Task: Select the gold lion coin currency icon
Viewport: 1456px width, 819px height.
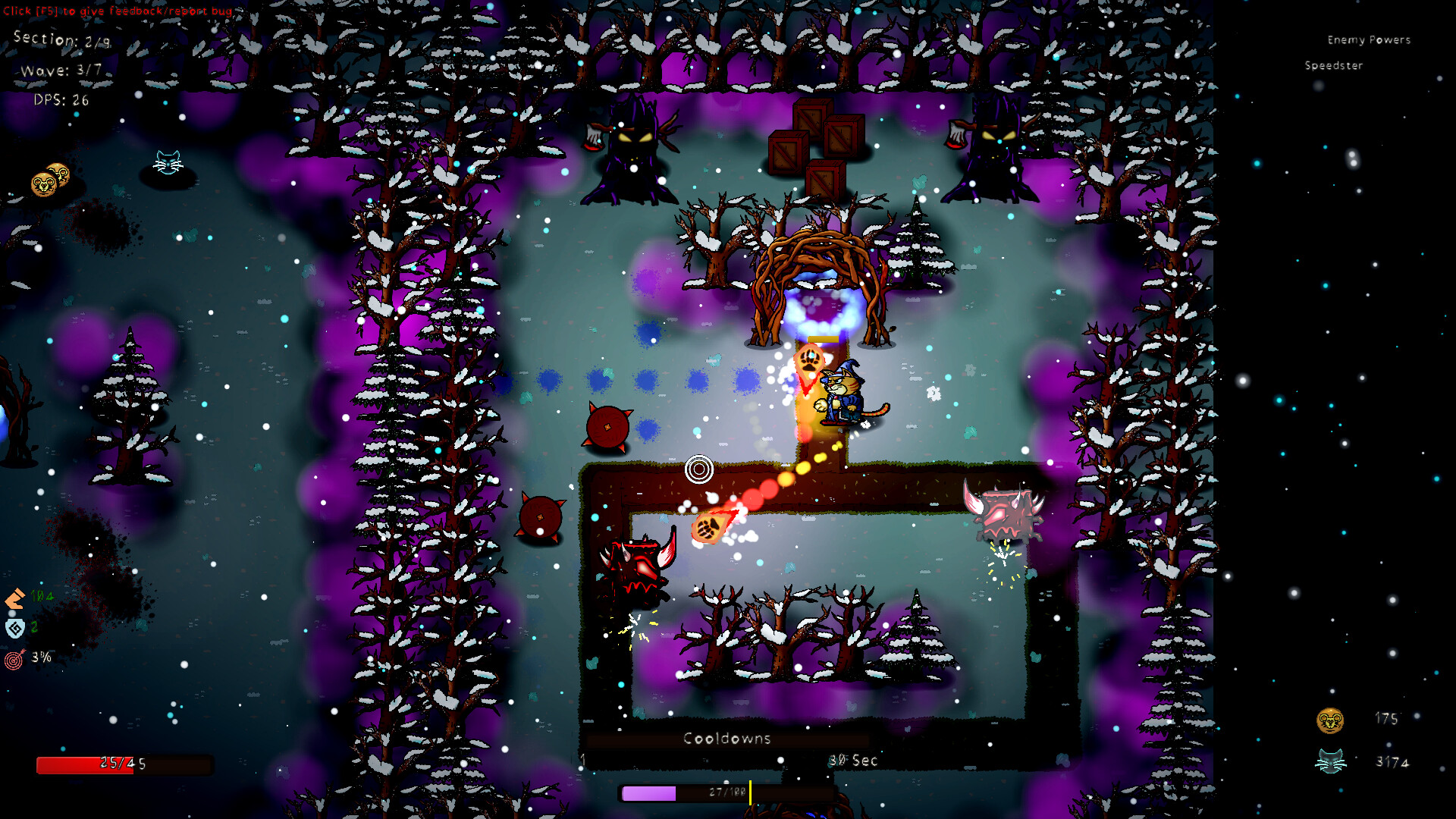Action: [x=1330, y=720]
